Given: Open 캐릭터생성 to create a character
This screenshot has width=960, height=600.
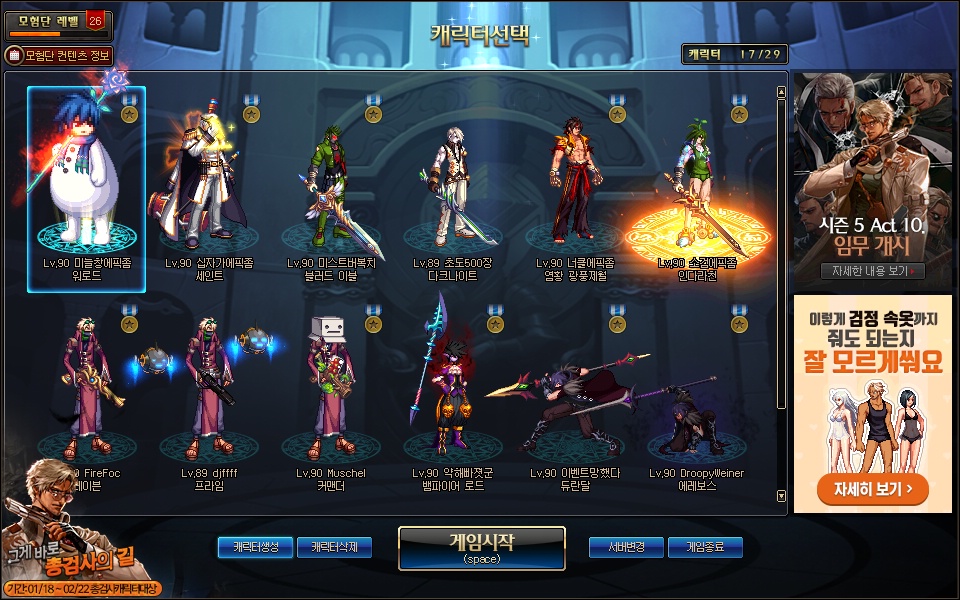Looking at the screenshot, I should tap(255, 547).
